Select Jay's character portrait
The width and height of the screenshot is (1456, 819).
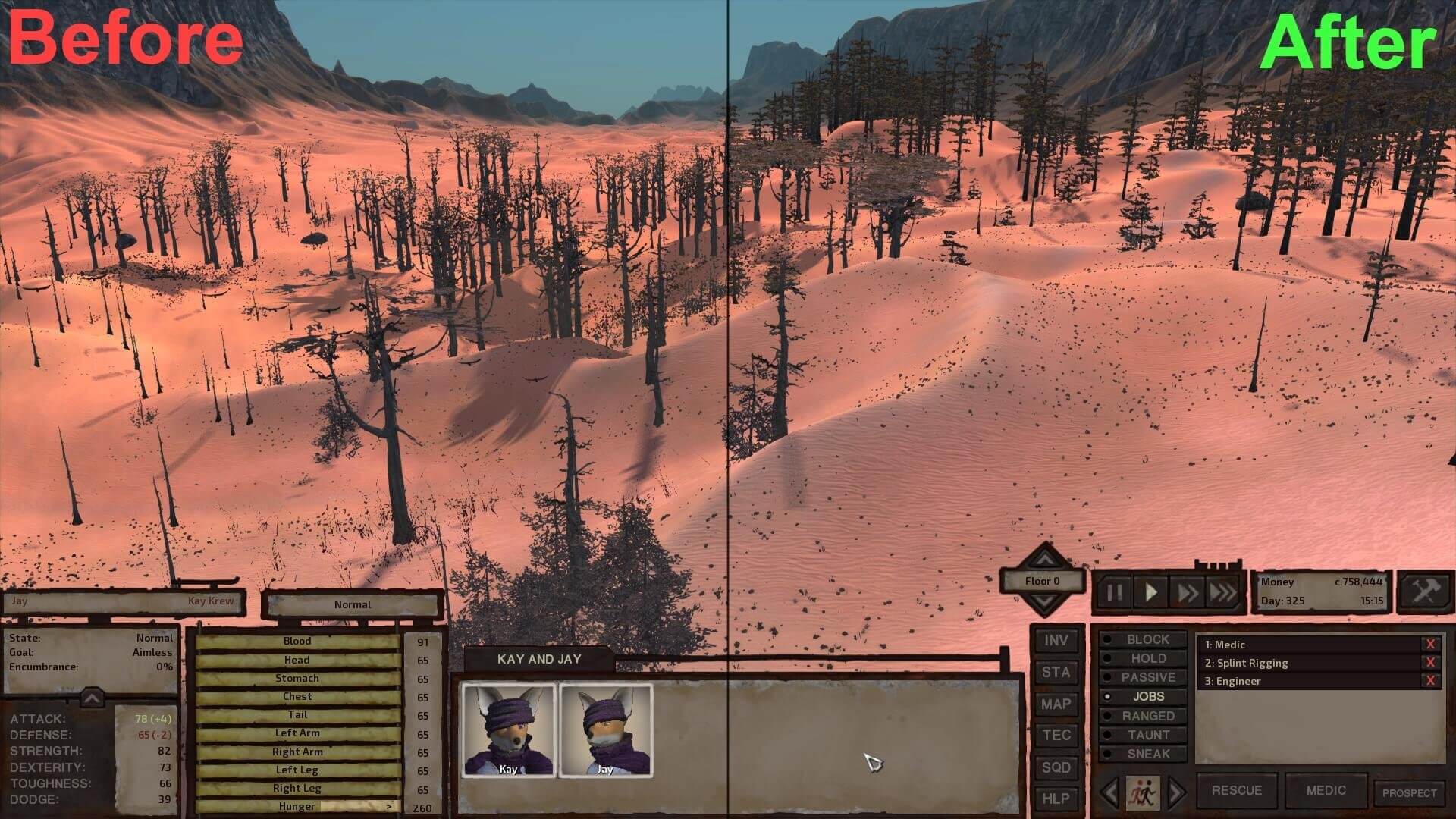(x=605, y=730)
